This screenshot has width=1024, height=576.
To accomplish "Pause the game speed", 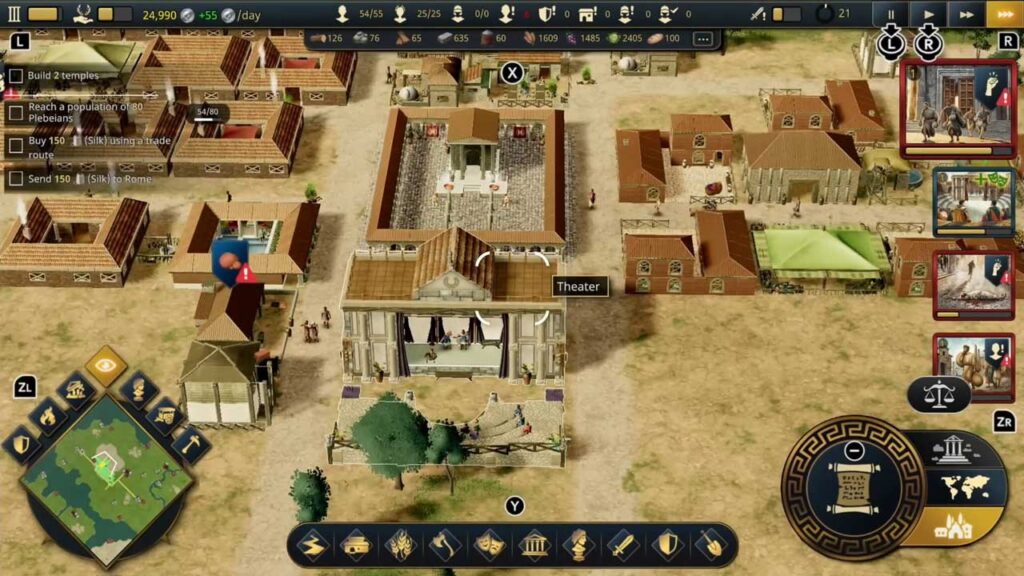I will click(889, 14).
